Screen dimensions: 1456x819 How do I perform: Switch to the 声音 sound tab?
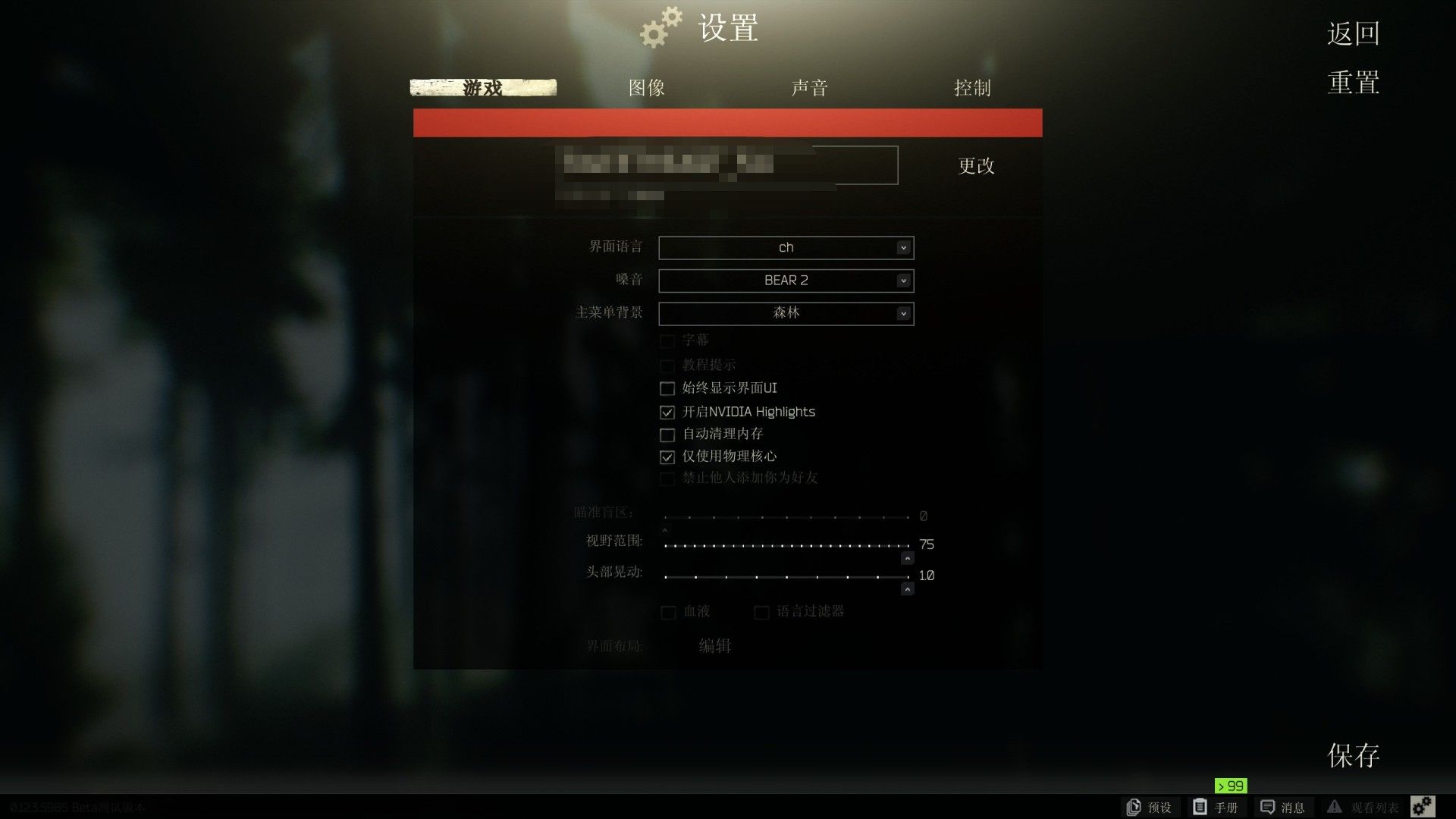point(809,88)
